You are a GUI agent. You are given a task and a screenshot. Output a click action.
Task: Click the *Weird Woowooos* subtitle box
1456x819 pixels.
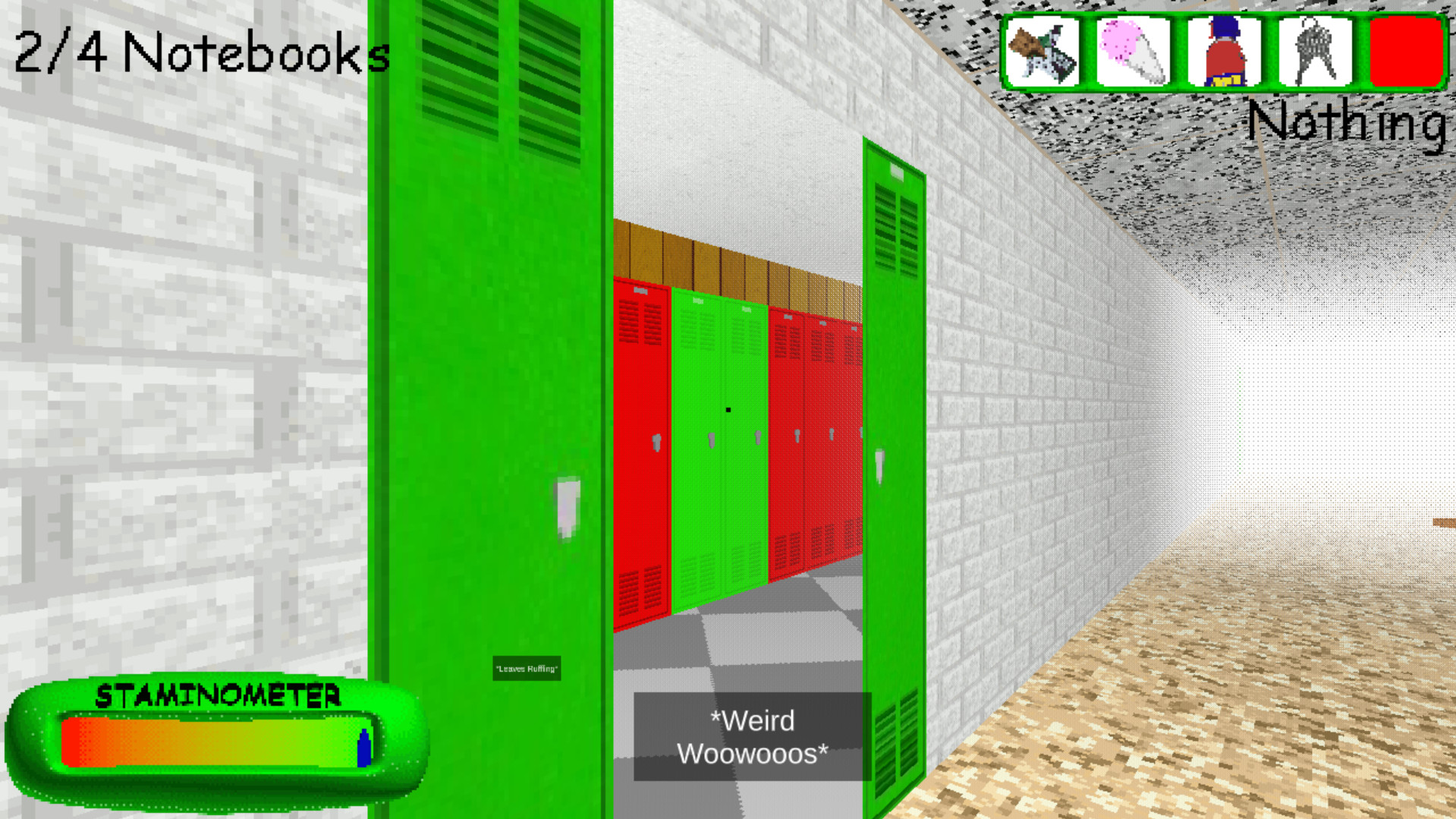(x=751, y=736)
